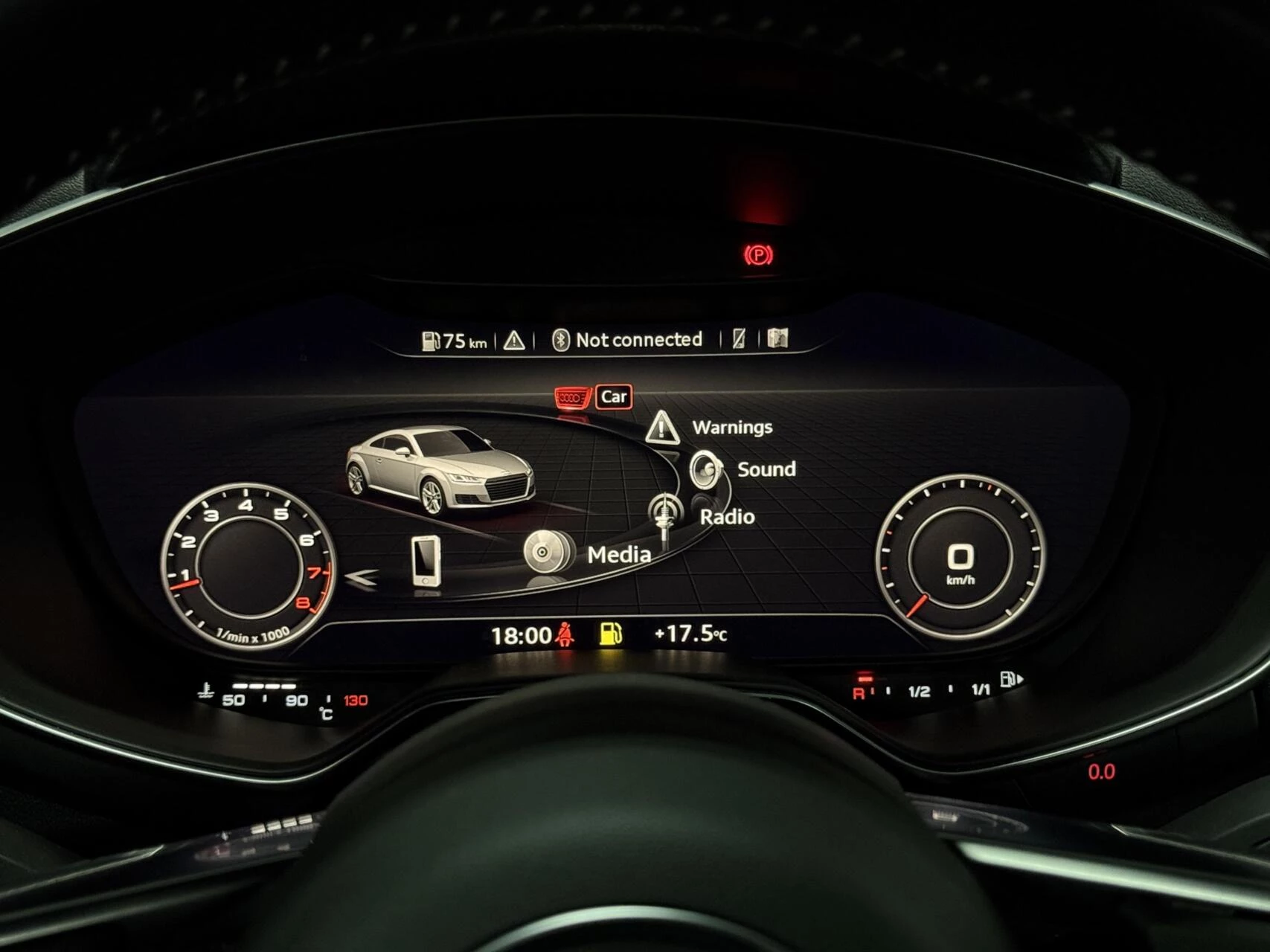Screen dimensions: 1270x952
Task: Open the Car menu
Action: (614, 396)
